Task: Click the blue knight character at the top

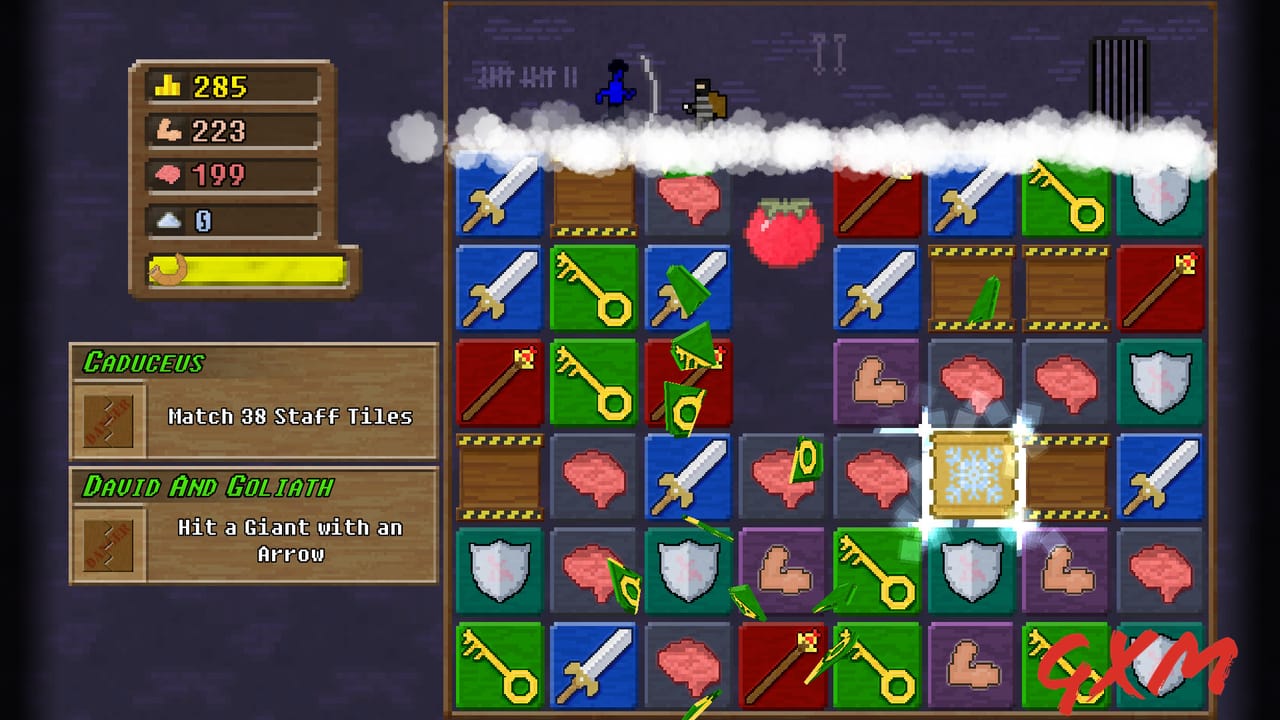Action: coord(617,85)
